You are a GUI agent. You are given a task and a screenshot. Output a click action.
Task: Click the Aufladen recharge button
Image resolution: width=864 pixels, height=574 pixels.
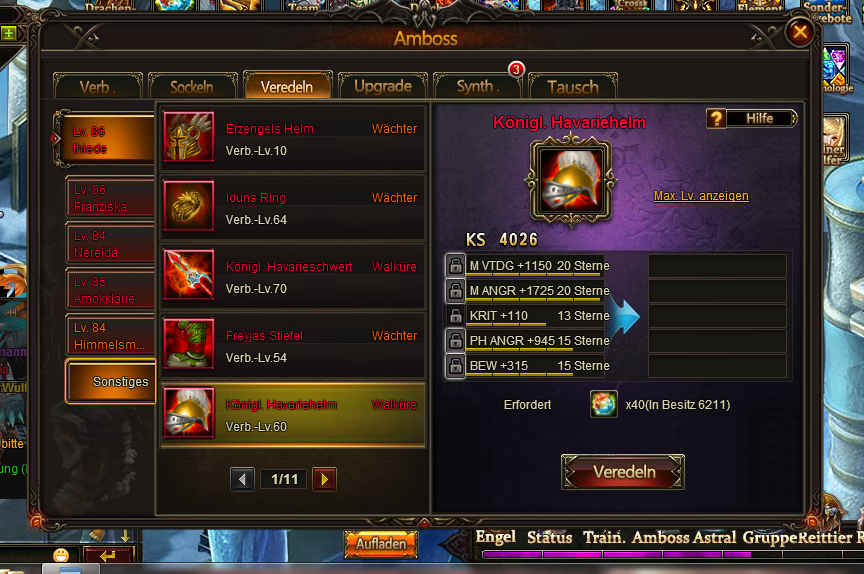[381, 545]
